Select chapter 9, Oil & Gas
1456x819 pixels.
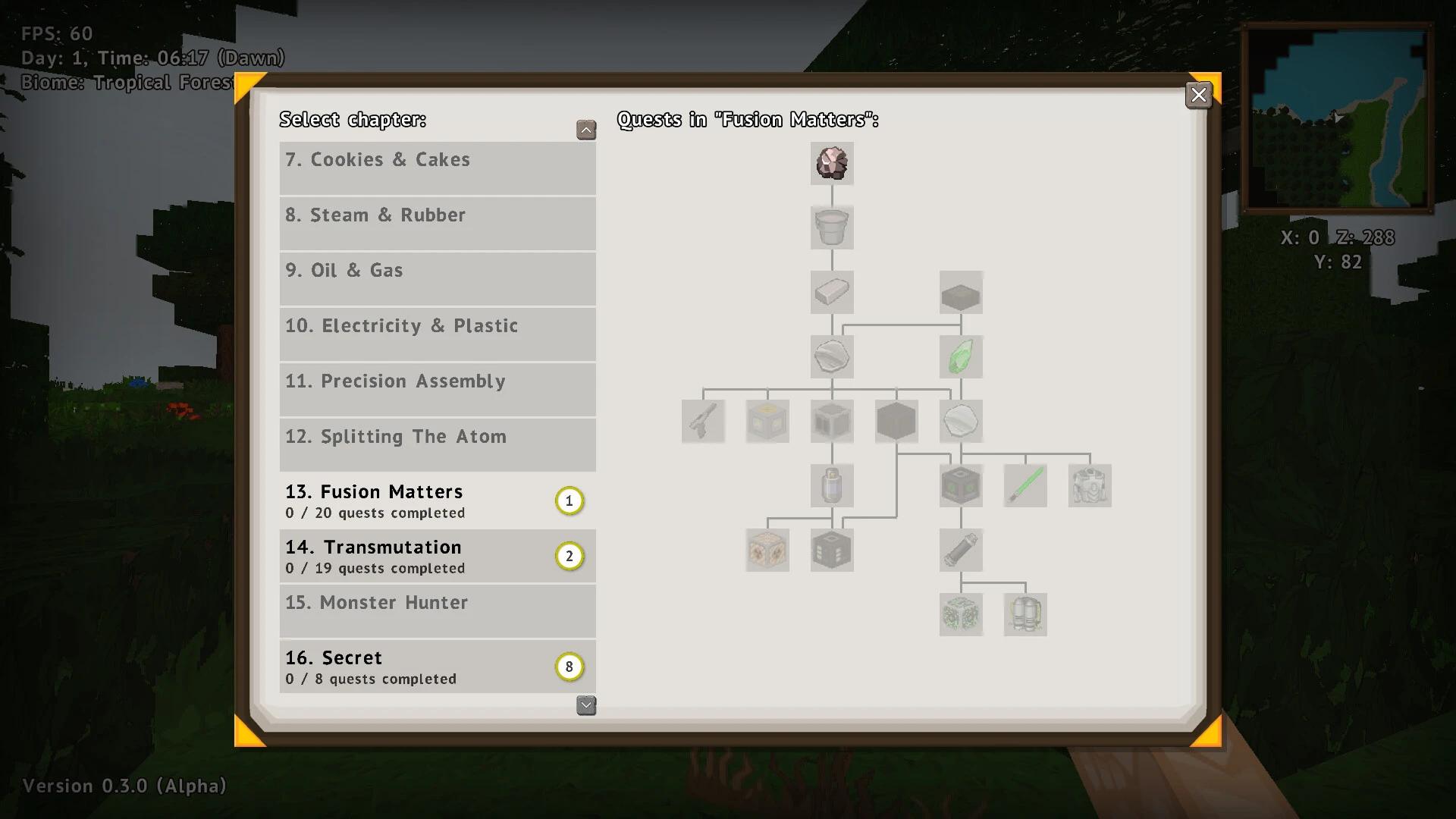(438, 278)
